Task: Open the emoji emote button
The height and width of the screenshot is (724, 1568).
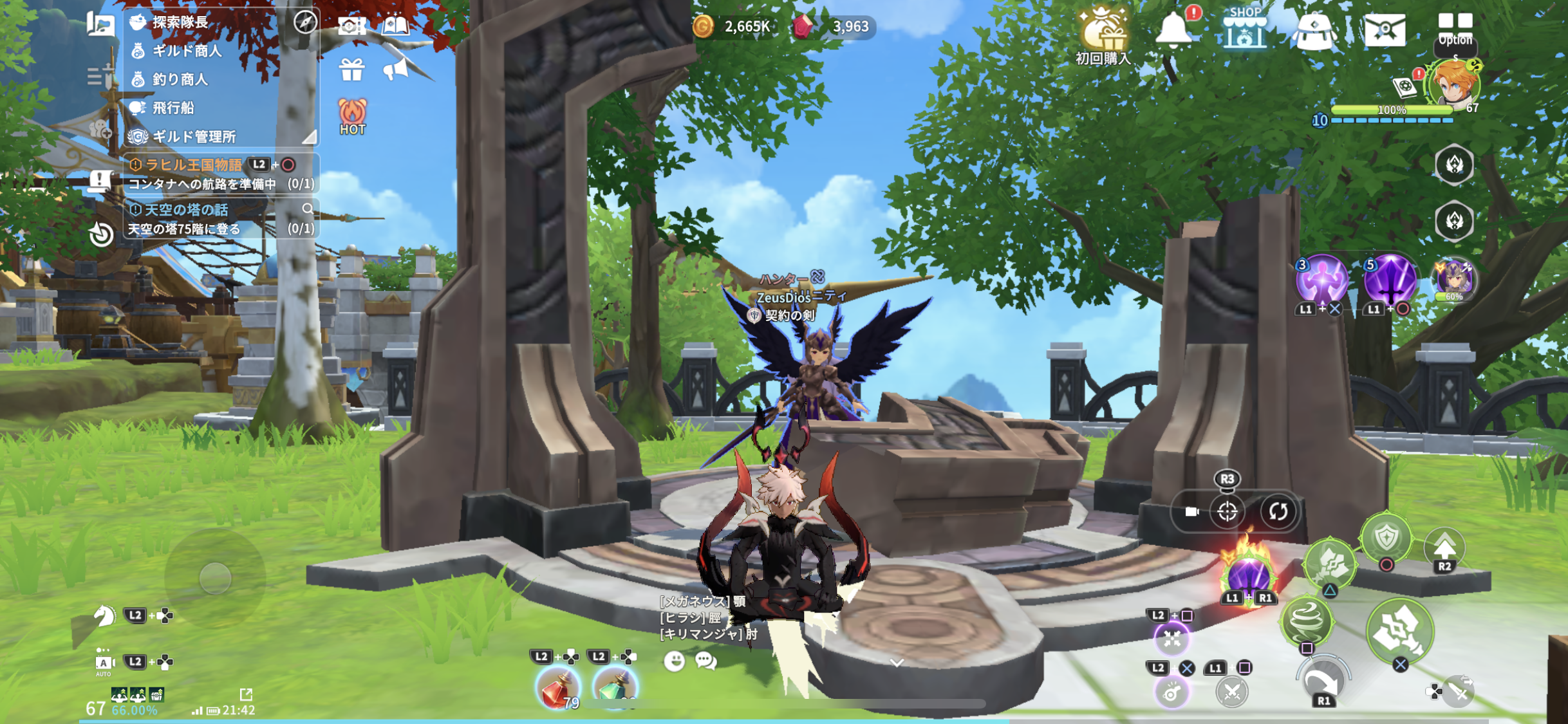Action: [674, 661]
